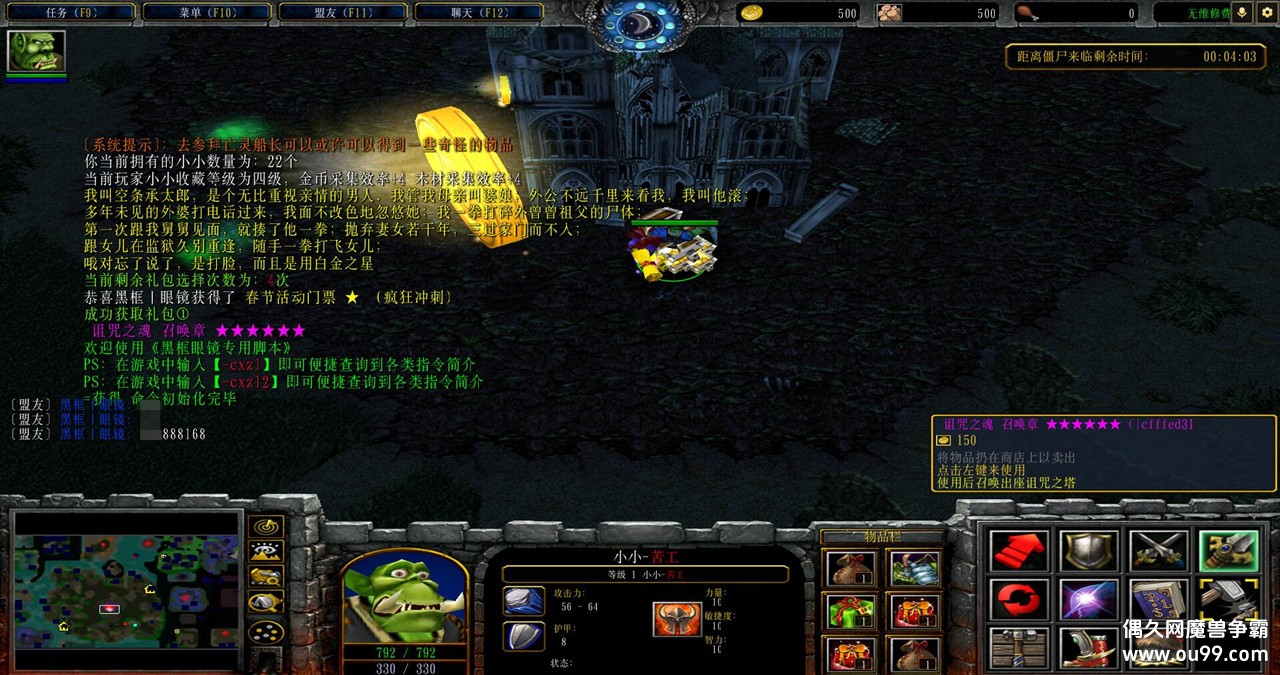Choose the crossed swords attack command
Screen dimensions: 1280x675
coord(1158,551)
